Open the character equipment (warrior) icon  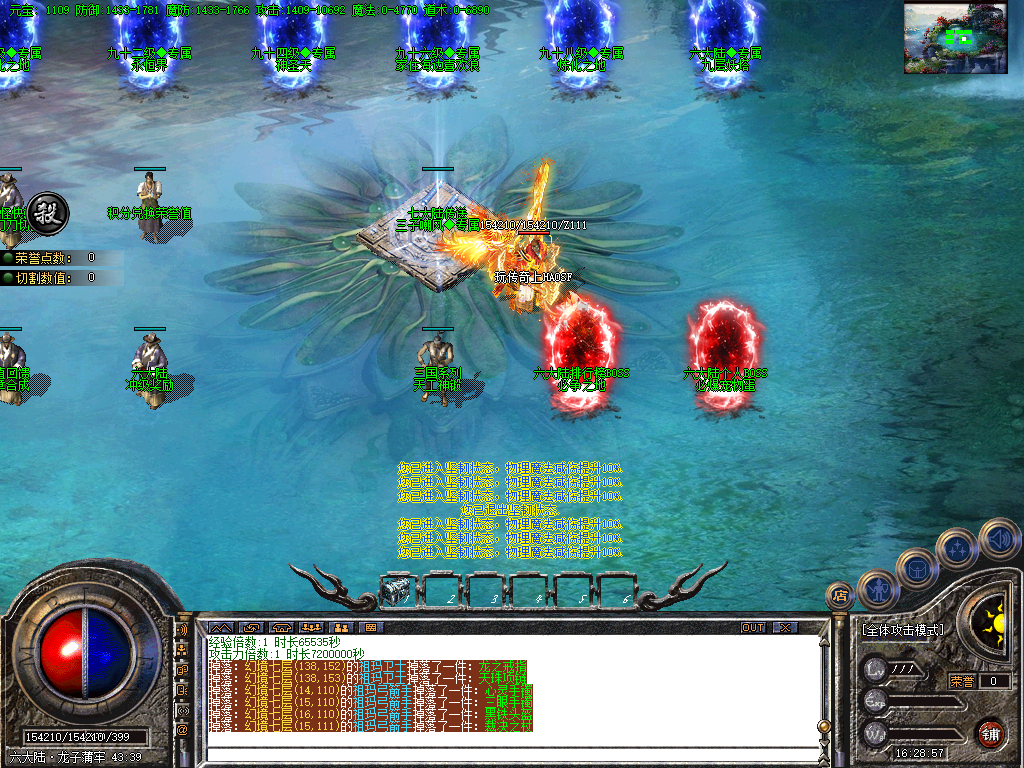(878, 589)
